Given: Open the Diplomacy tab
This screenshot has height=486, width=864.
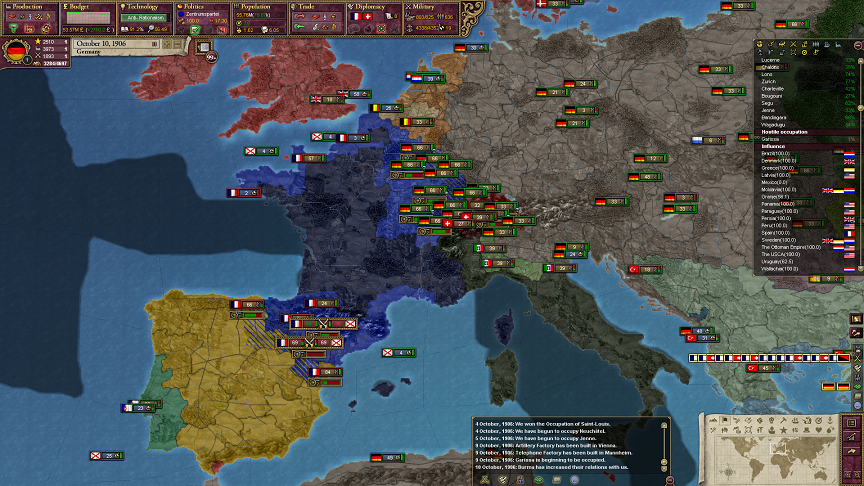Looking at the screenshot, I should [373, 6].
